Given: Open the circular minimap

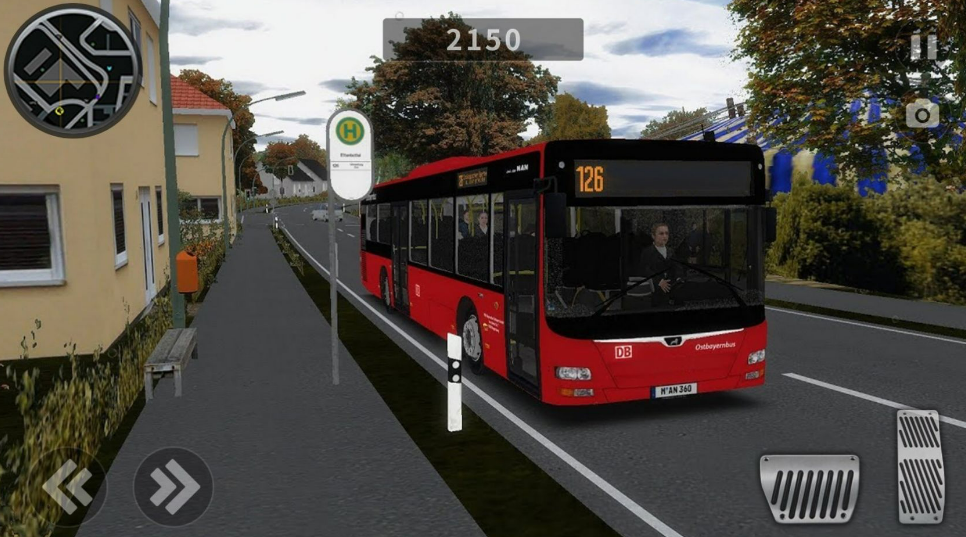Looking at the screenshot, I should pyautogui.click(x=73, y=70).
